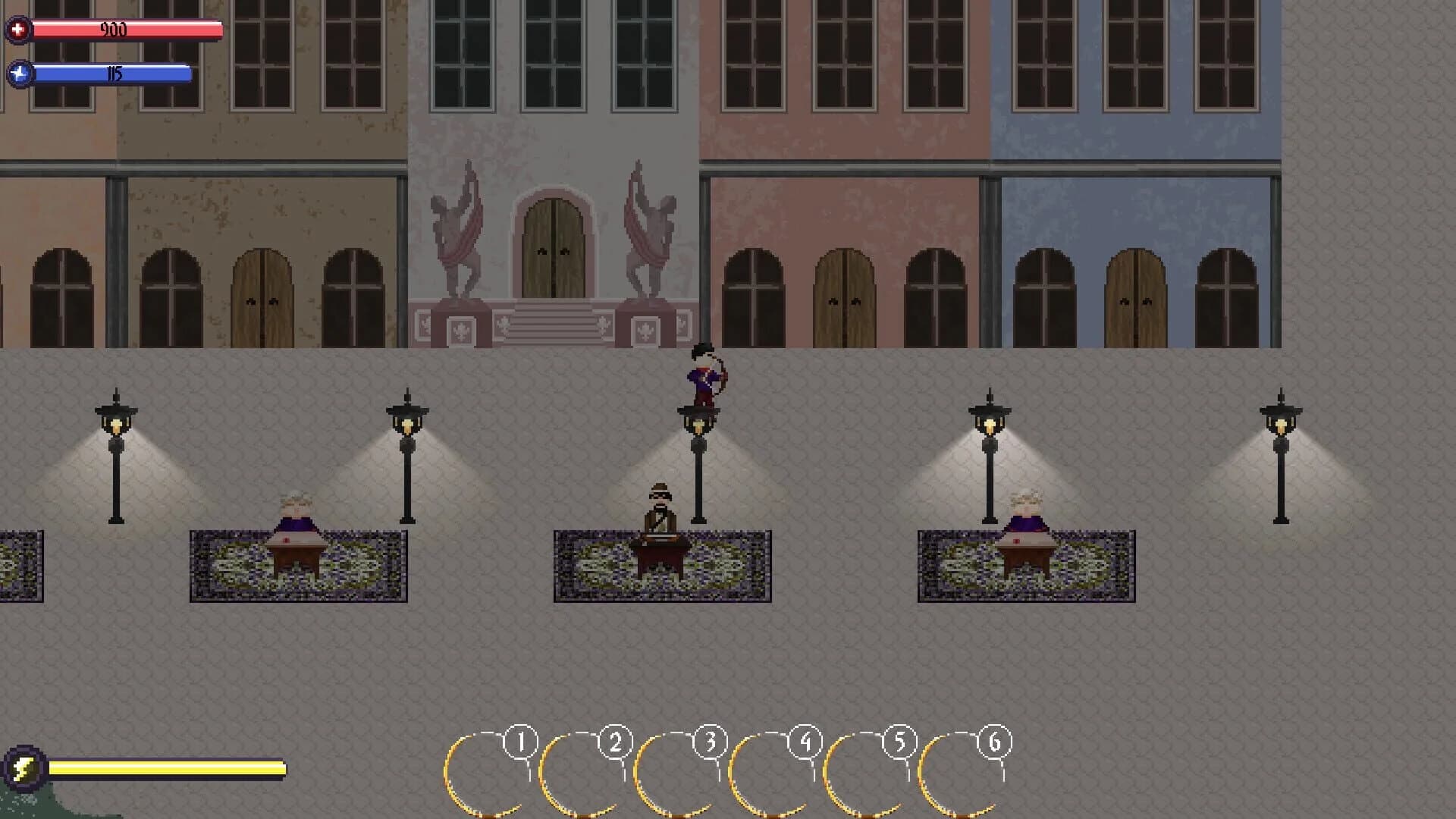Screen dimensions: 1456x819
Task: Click the yellow stamina bar at bottom left
Action: 167,768
